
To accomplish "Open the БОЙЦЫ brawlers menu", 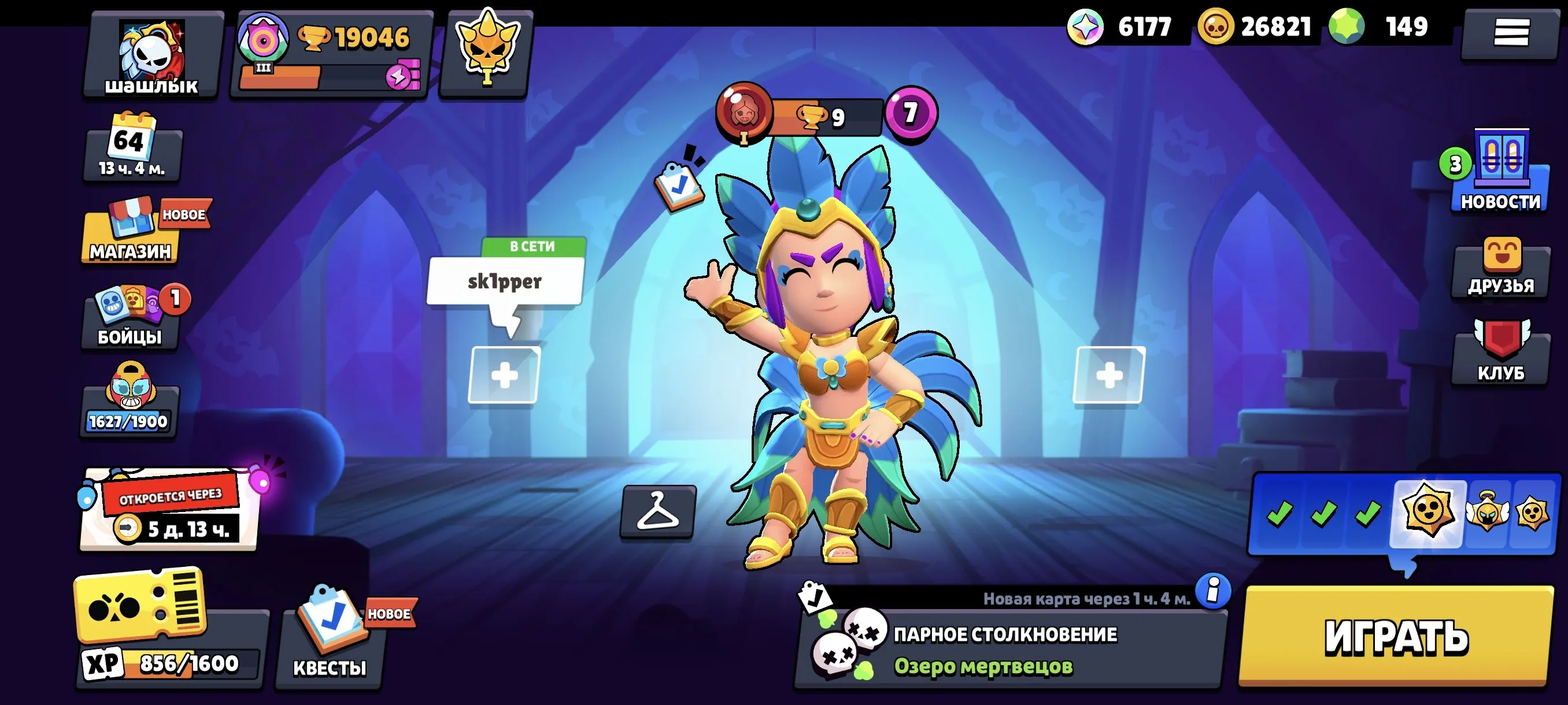I will (x=130, y=317).
